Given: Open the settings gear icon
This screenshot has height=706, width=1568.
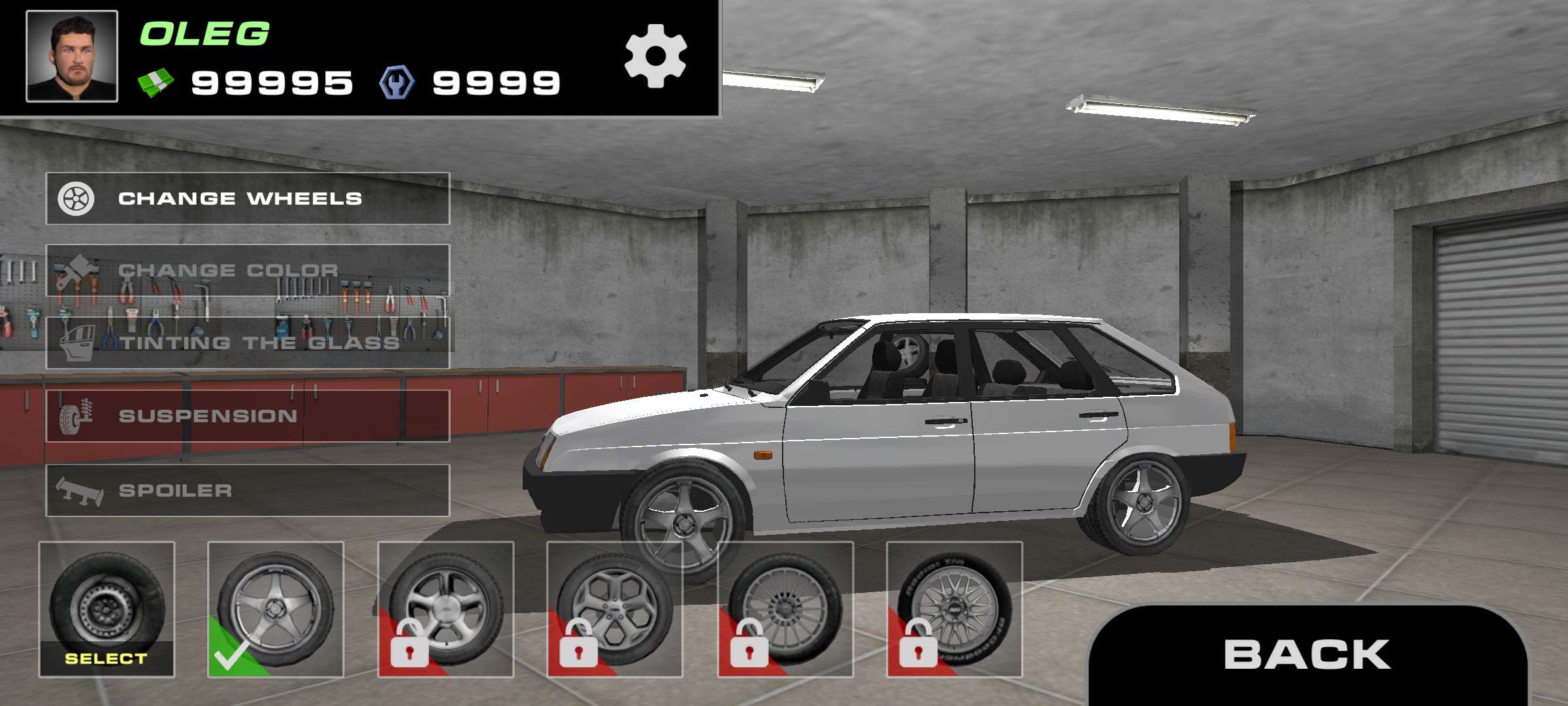Looking at the screenshot, I should (x=657, y=58).
